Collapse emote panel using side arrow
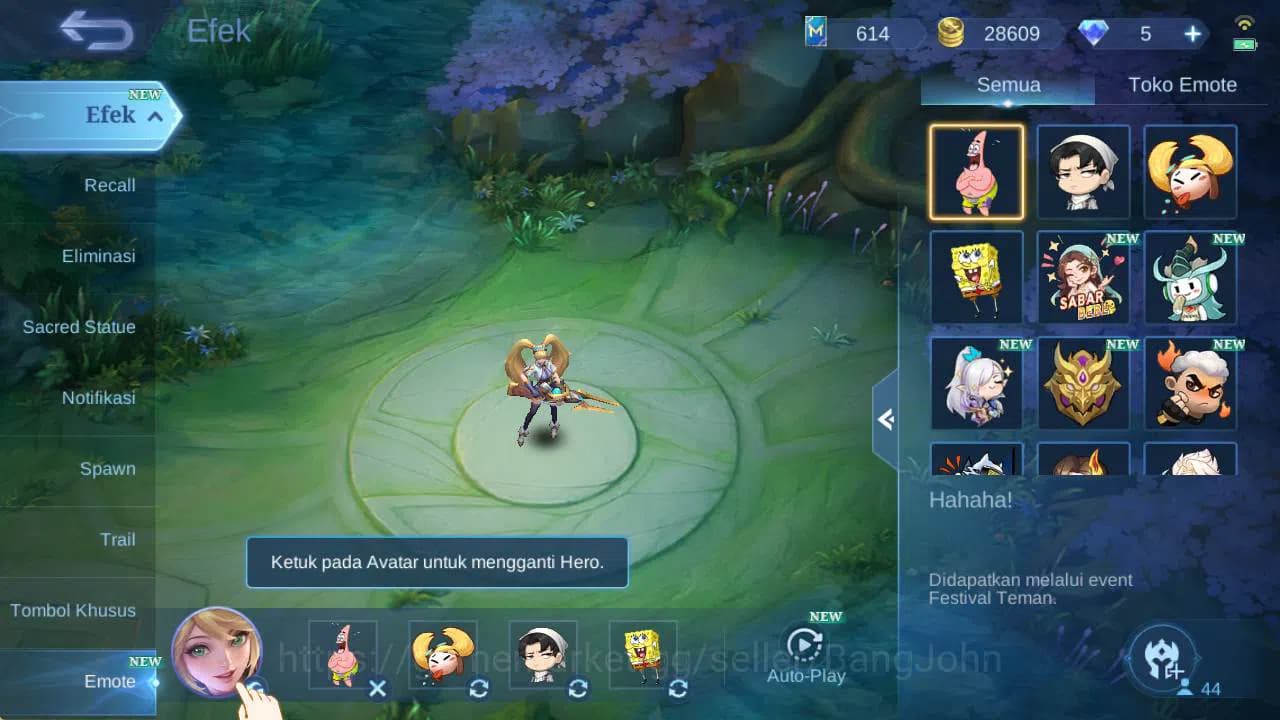The height and width of the screenshot is (720, 1280). coord(884,420)
